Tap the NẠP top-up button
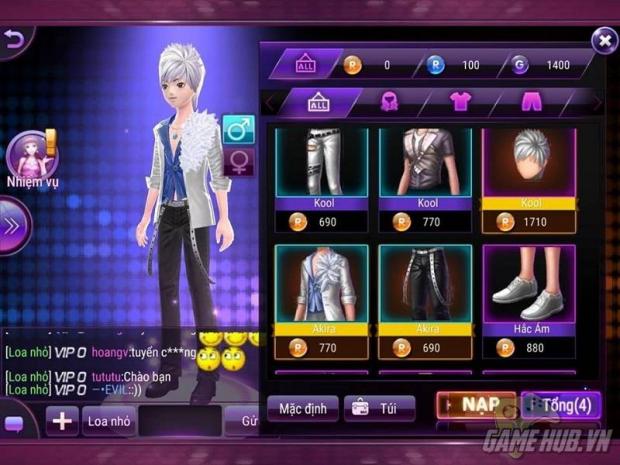The width and height of the screenshot is (620, 465). pos(476,406)
